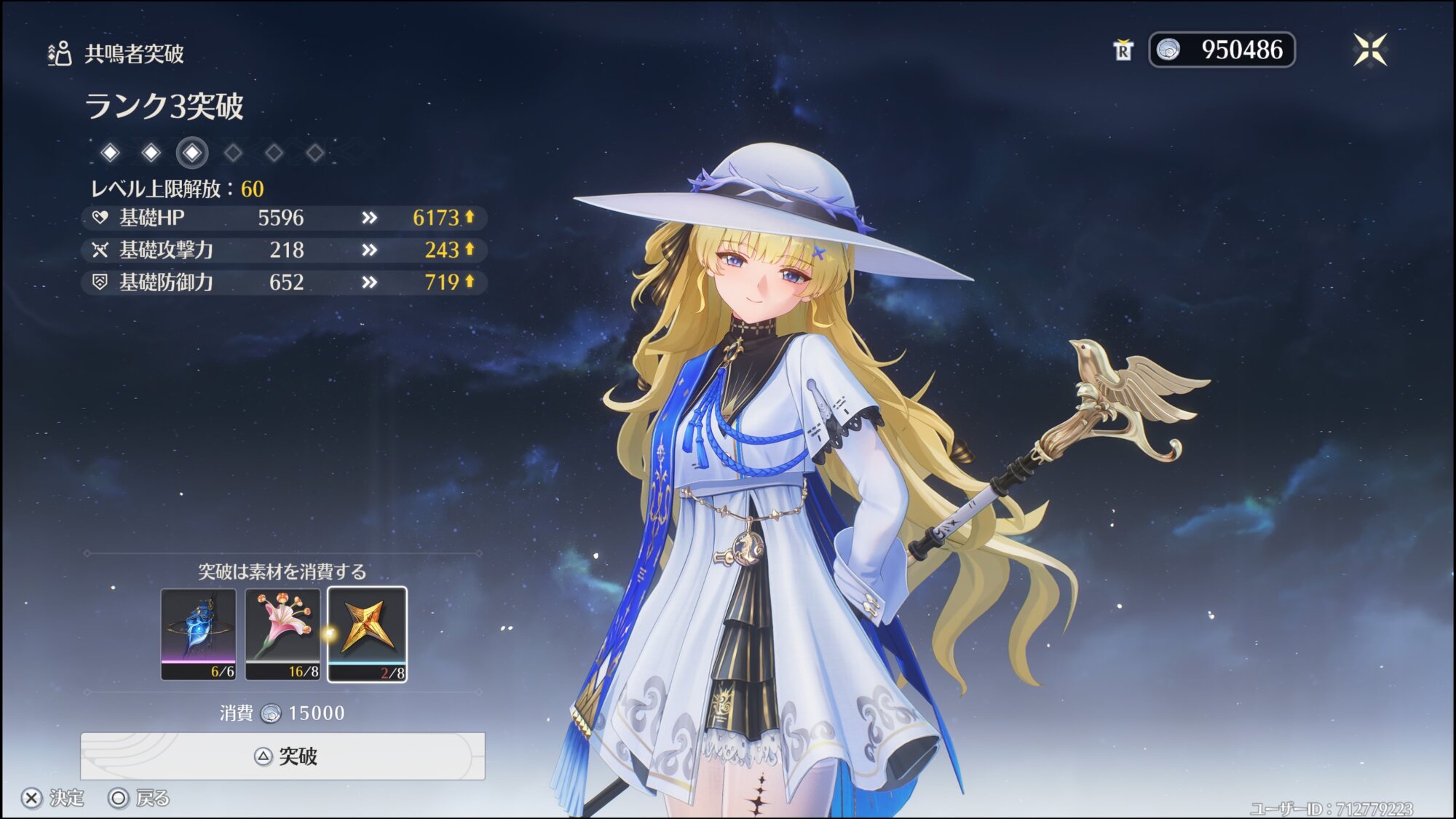Open the shell credit currency counter

(x=1222, y=50)
